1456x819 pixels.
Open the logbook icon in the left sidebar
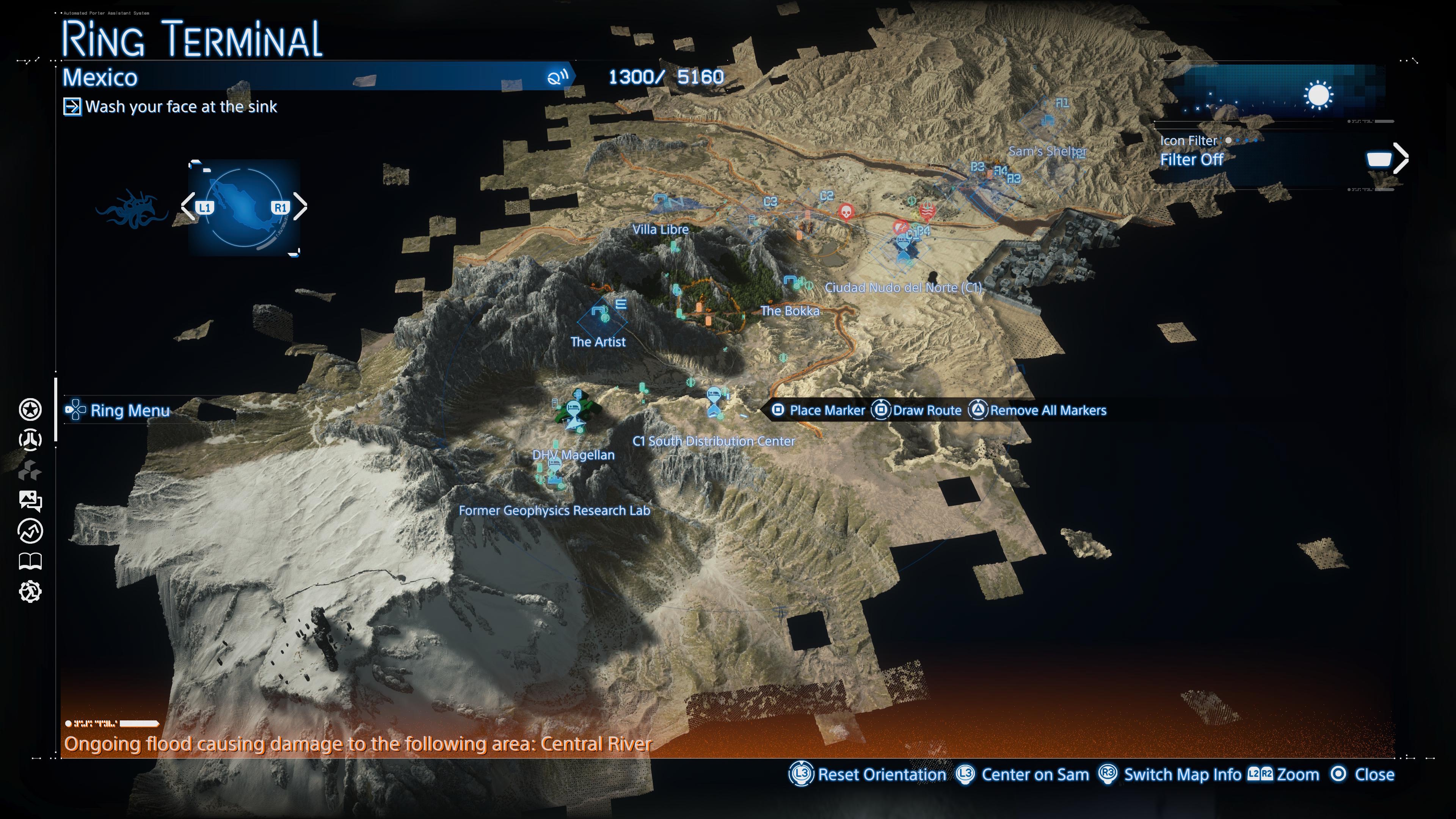pyautogui.click(x=30, y=561)
